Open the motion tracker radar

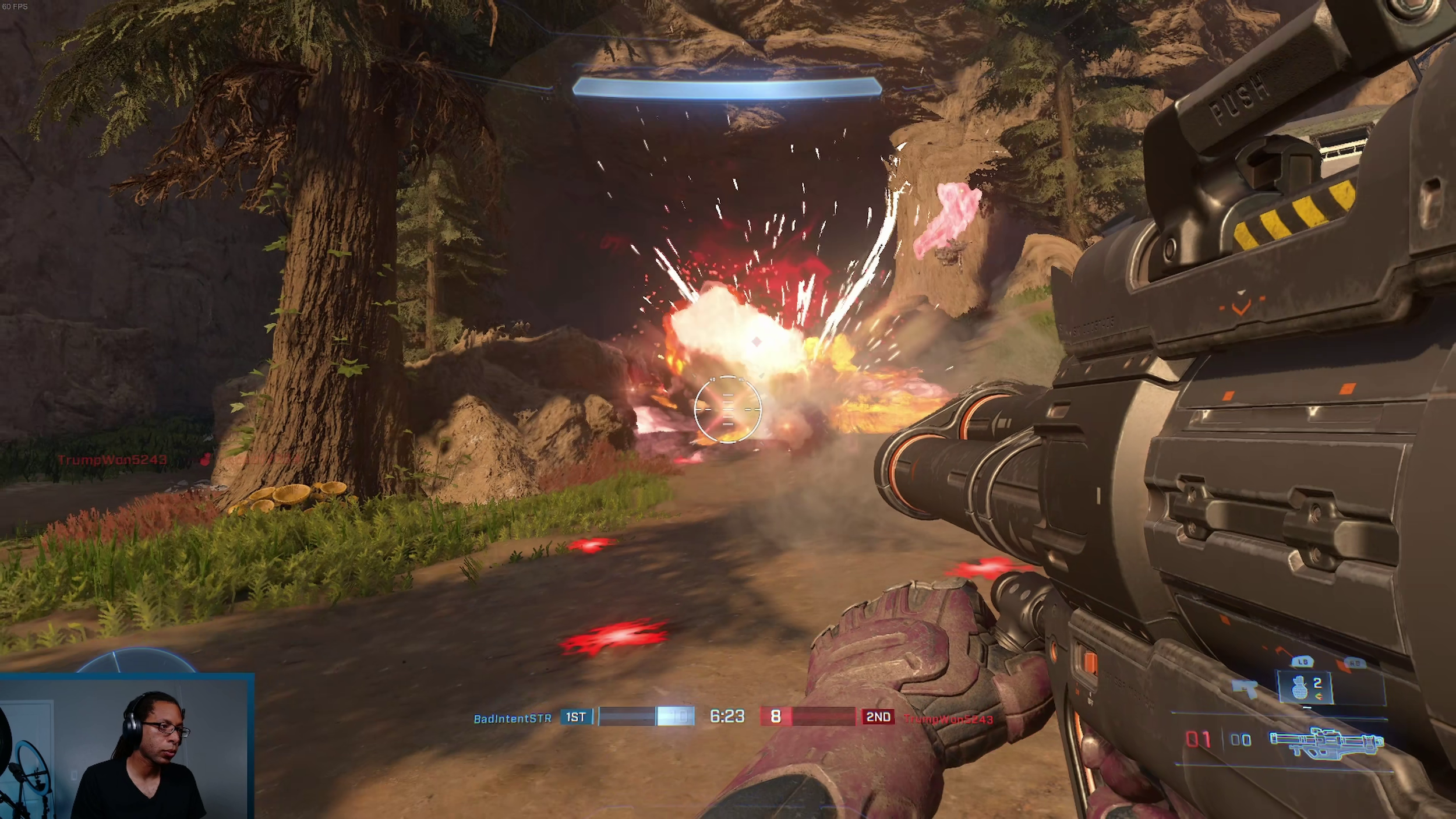(x=136, y=661)
